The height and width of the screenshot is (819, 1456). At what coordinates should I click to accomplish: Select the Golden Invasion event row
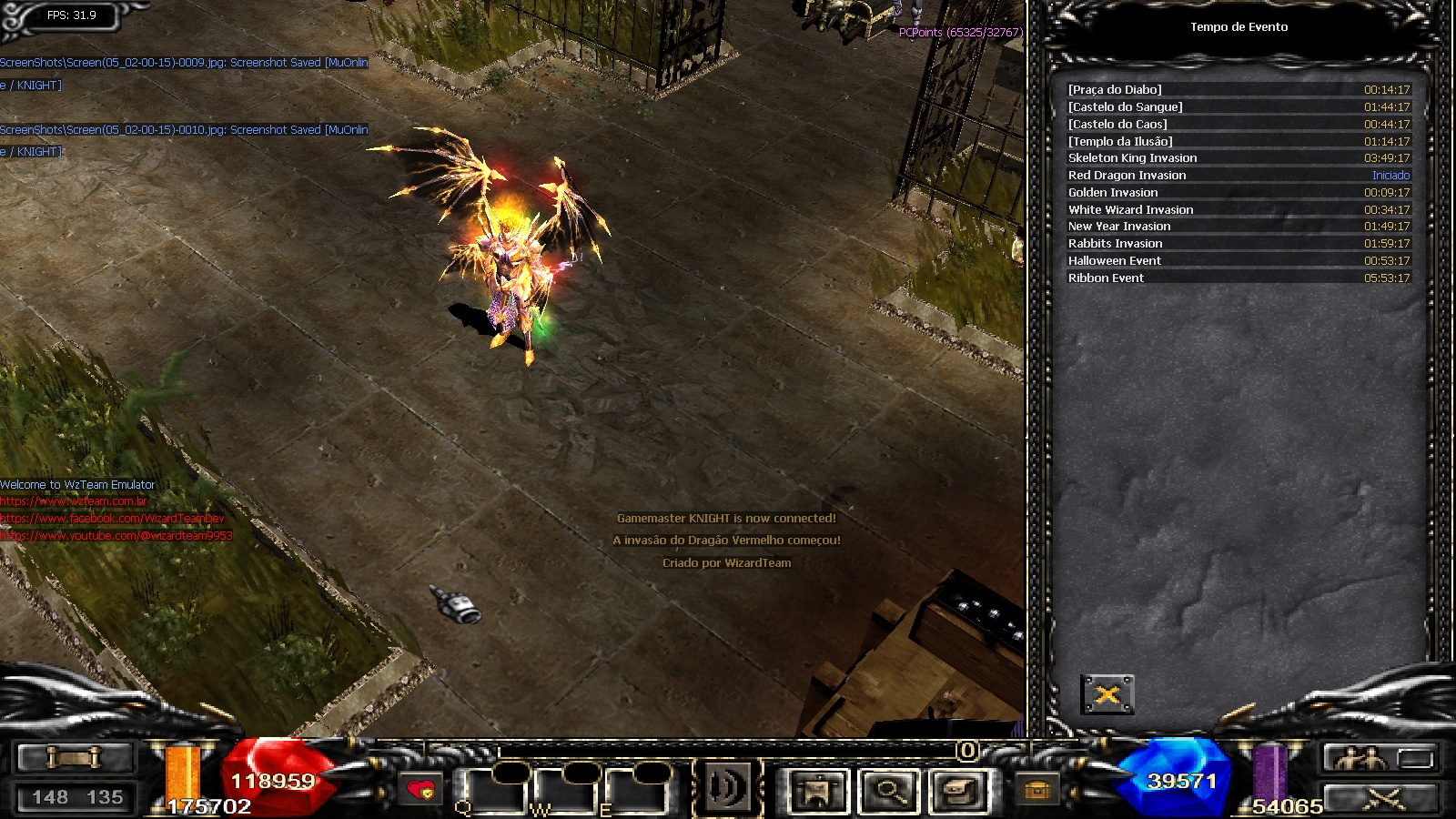click(1238, 192)
